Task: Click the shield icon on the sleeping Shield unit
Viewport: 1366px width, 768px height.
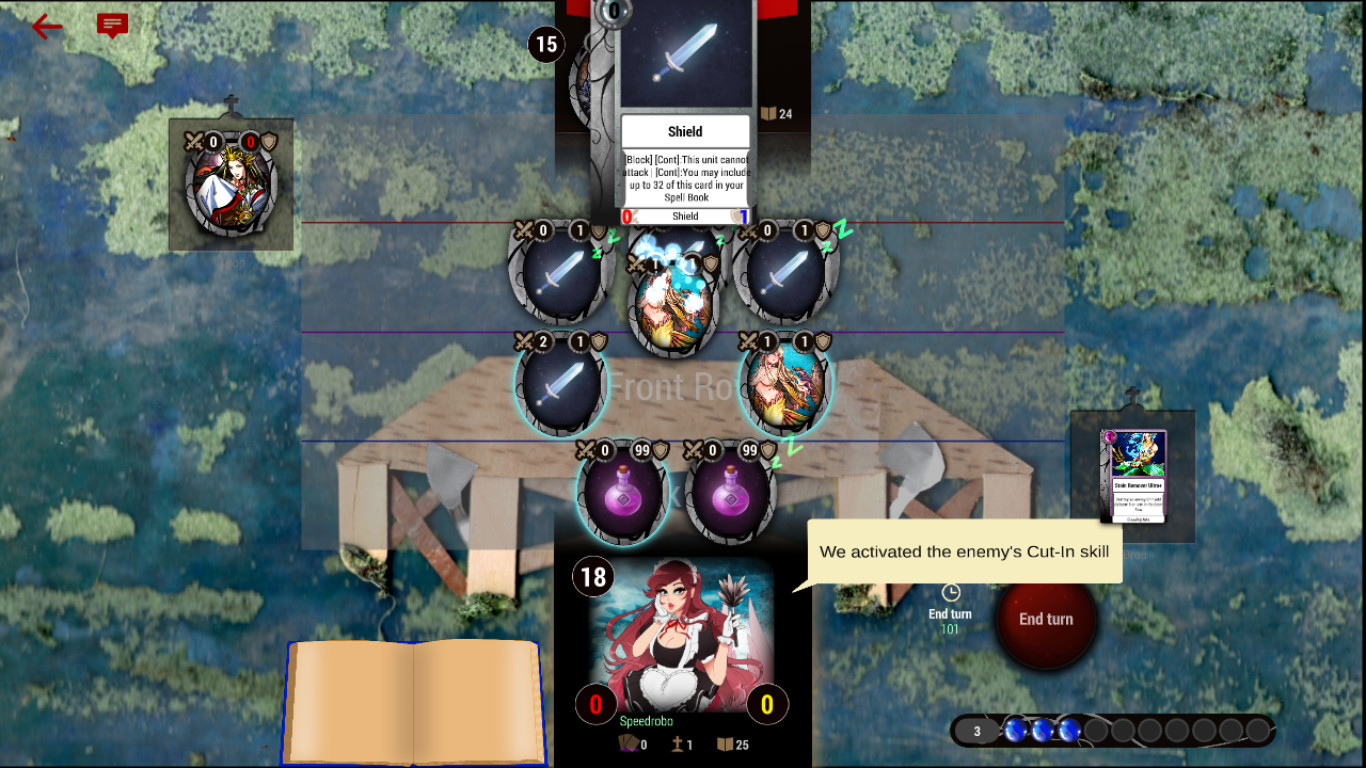Action: pyautogui.click(x=598, y=232)
